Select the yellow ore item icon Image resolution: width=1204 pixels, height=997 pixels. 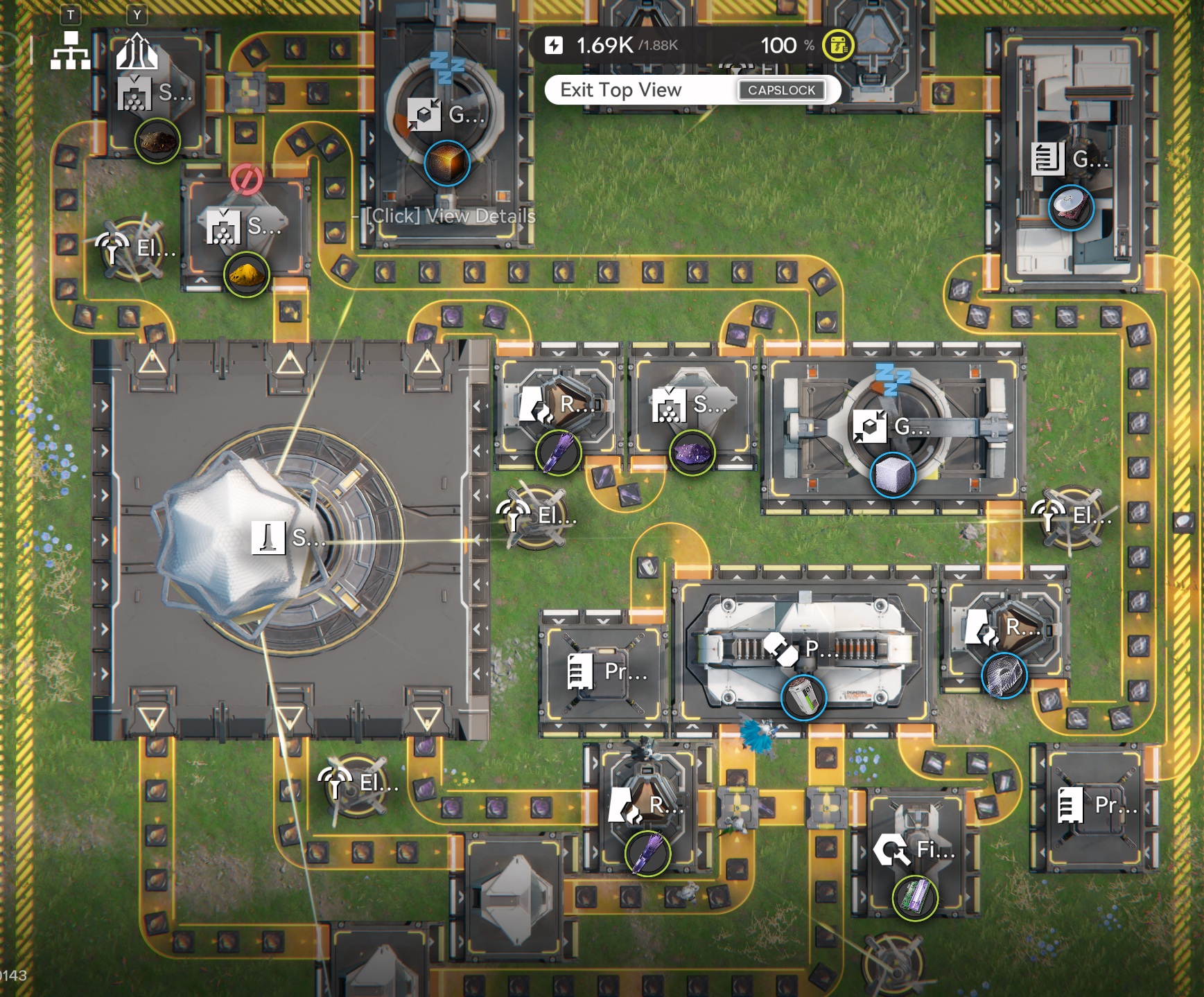click(246, 275)
